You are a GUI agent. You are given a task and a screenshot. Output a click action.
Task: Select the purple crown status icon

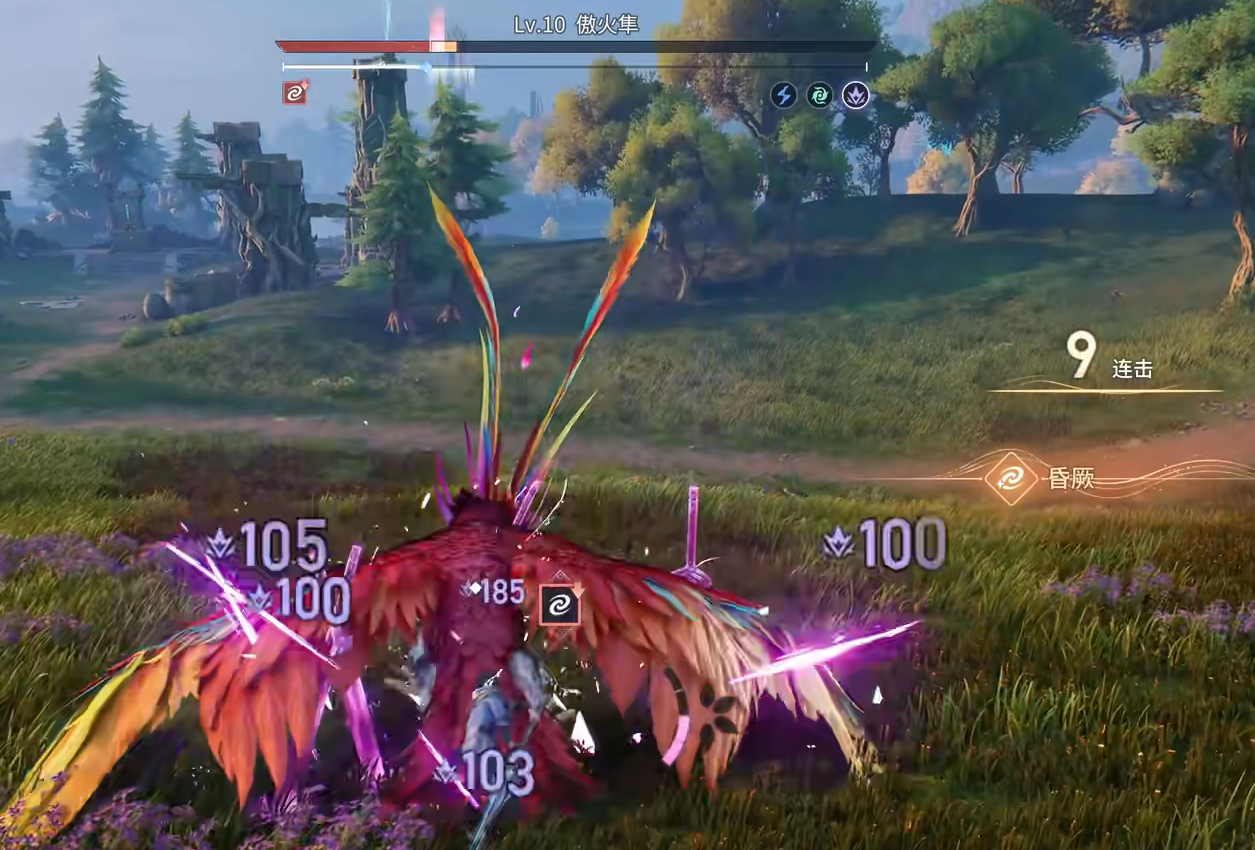click(x=855, y=95)
